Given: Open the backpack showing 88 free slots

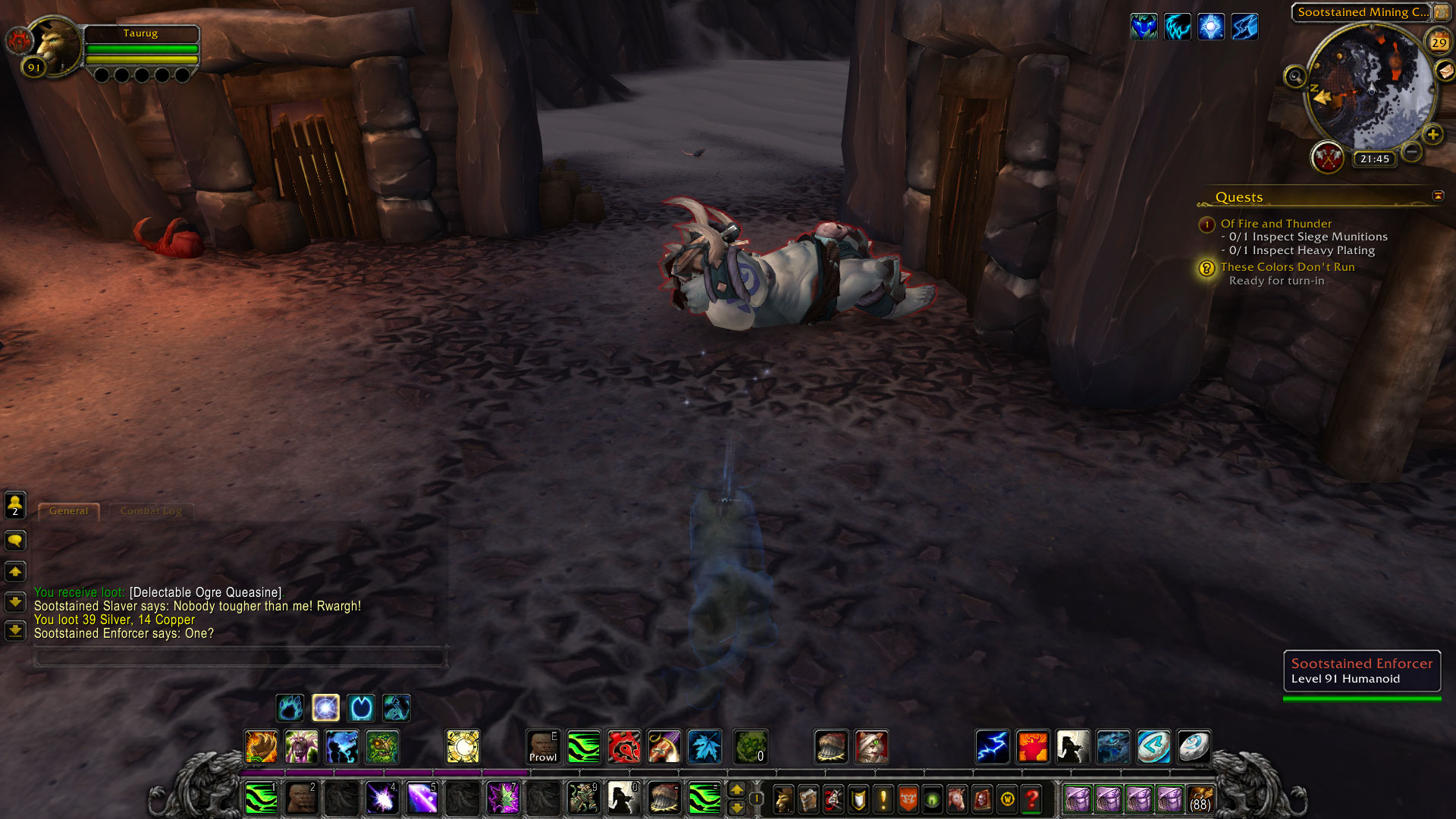Looking at the screenshot, I should tap(1200, 799).
